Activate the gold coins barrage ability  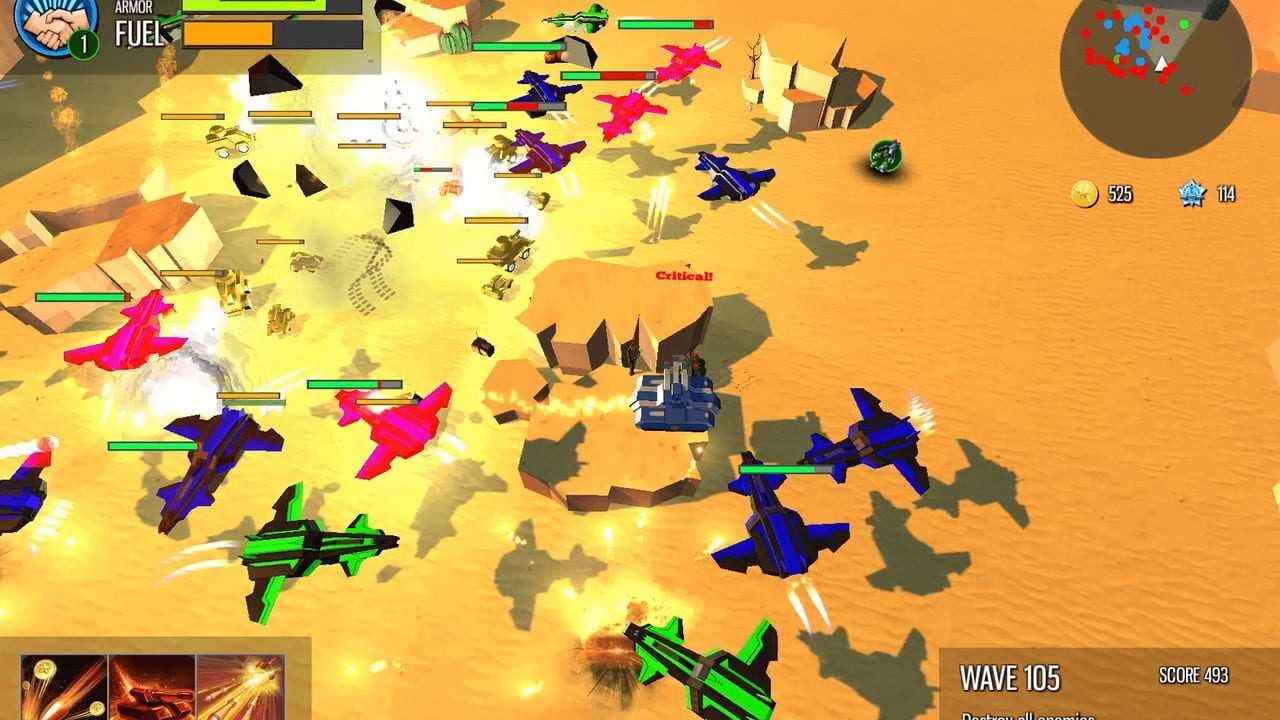pyautogui.click(x=63, y=688)
